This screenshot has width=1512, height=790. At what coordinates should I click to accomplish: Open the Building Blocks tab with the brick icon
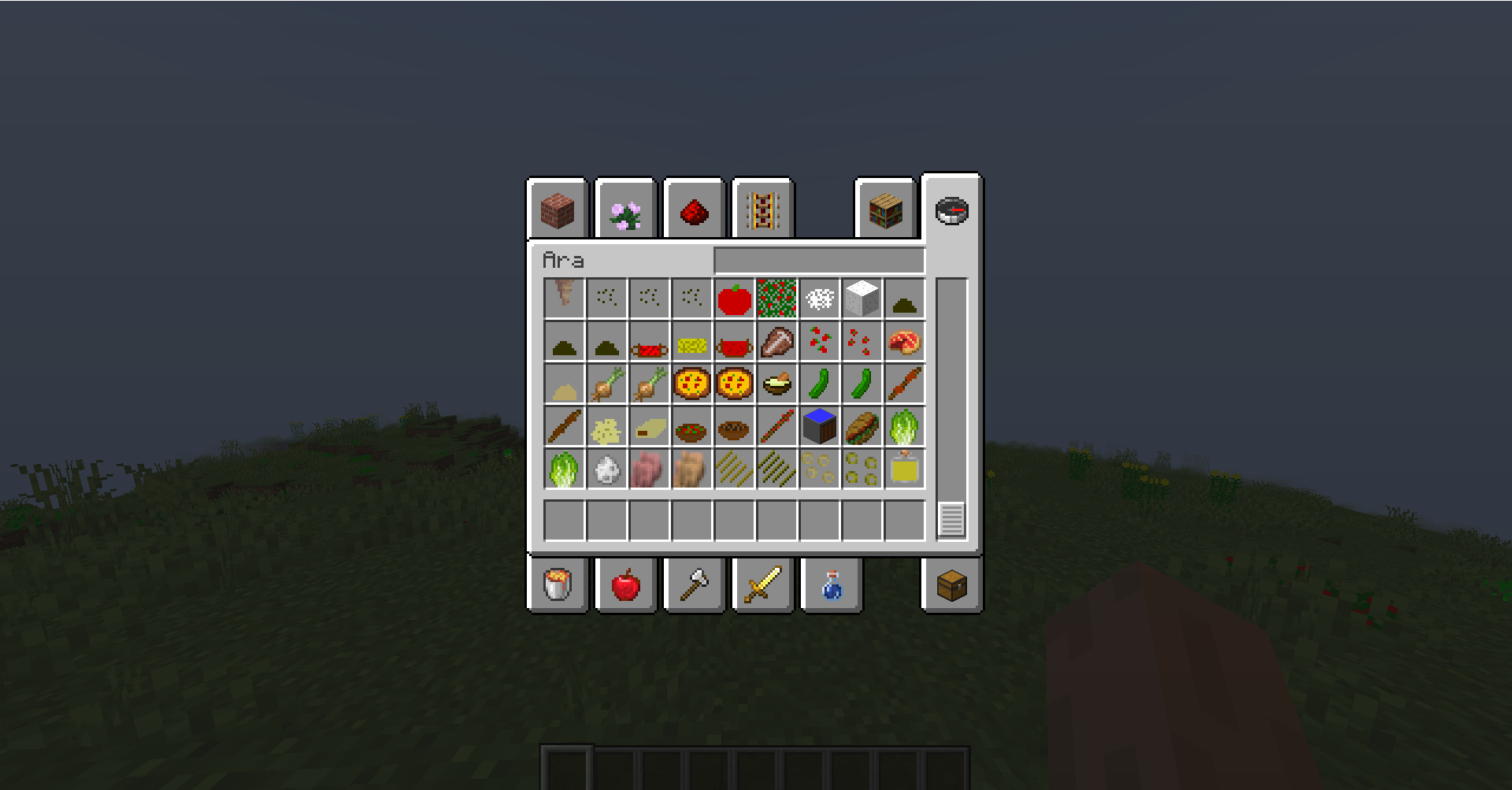[x=557, y=210]
